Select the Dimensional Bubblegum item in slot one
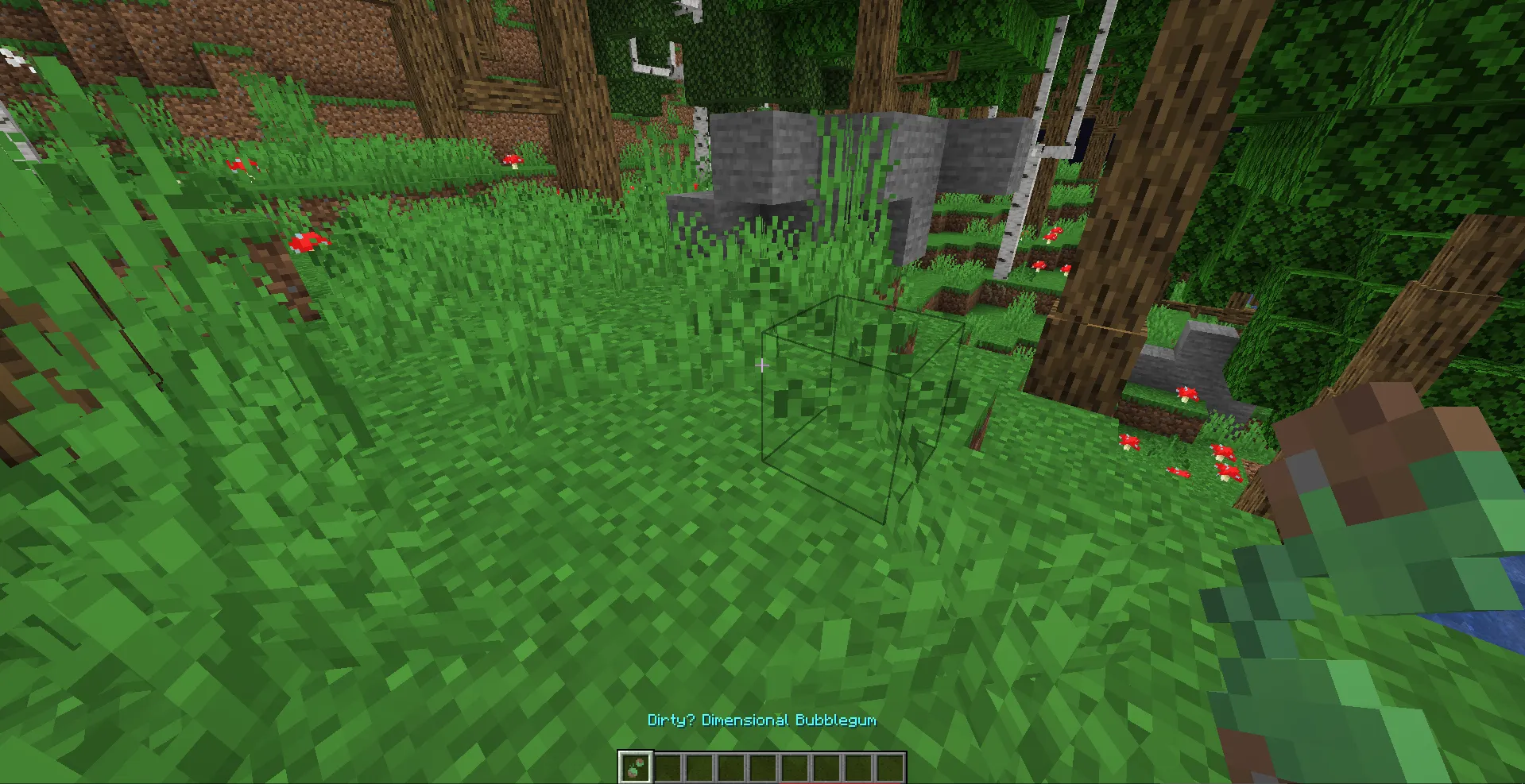This screenshot has height=784, width=1525. [x=636, y=765]
